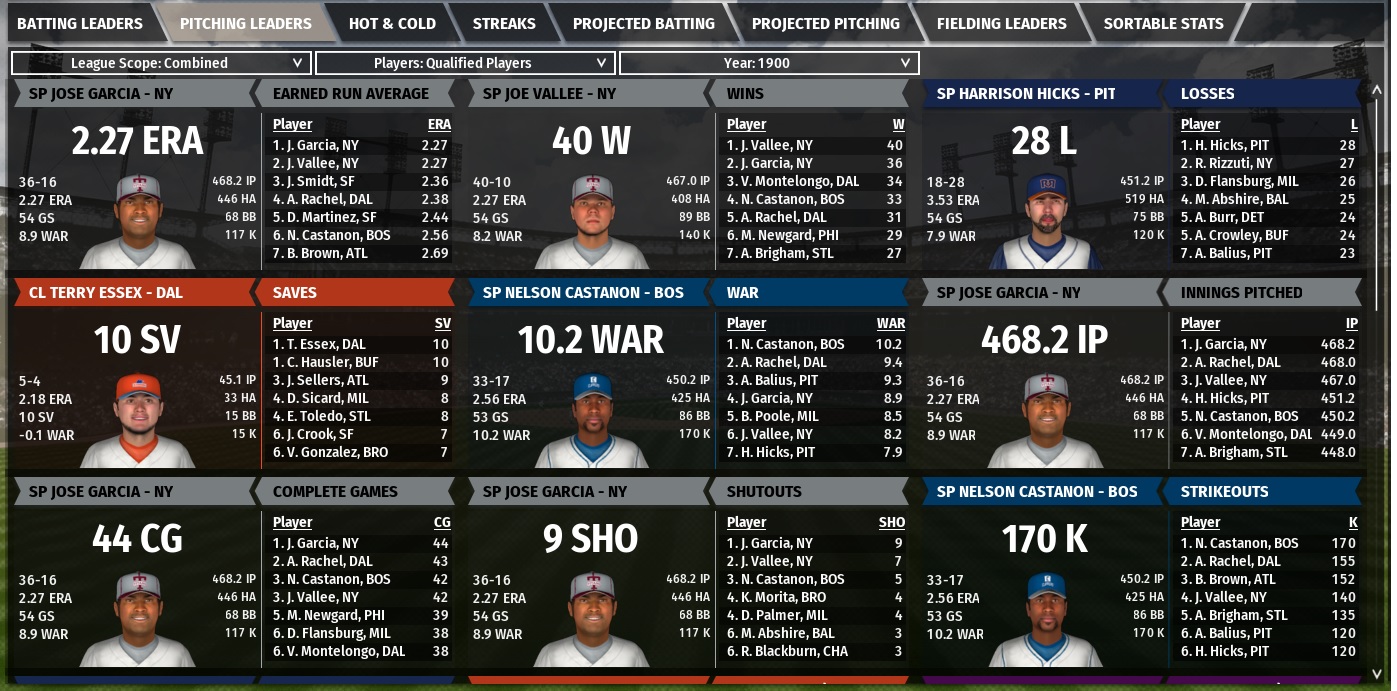
Task: View Harrison Hicks's player portrait
Action: 1045,218
